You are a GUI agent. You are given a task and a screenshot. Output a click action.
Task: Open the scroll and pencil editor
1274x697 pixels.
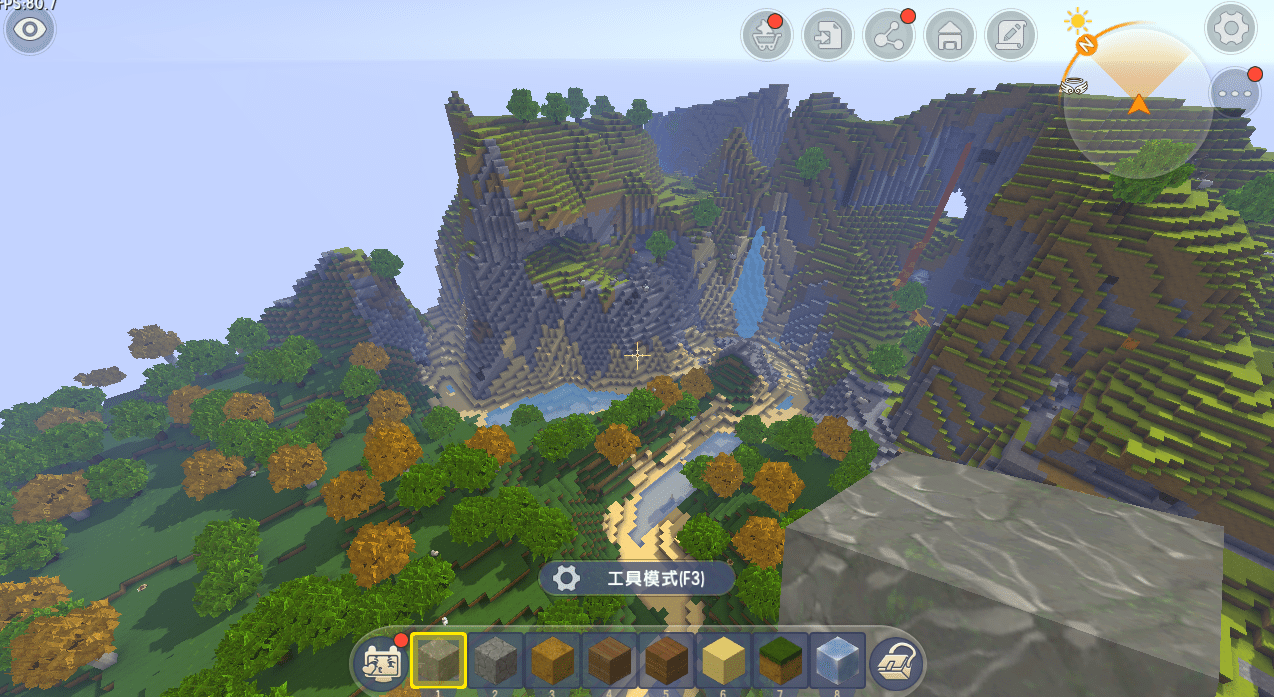(1010, 38)
